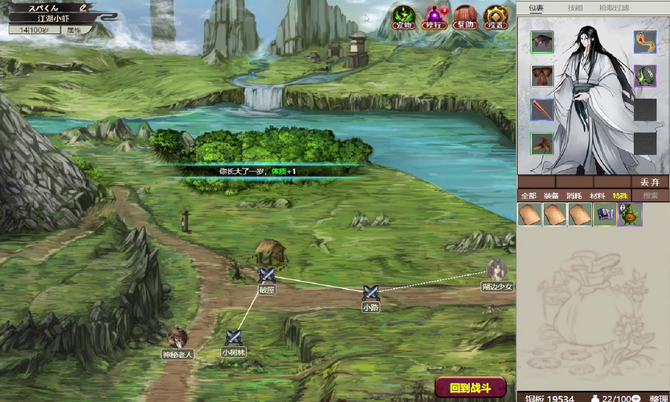Select the red sword weapon slot
Image resolution: width=670 pixels, height=402 pixels.
pos(542,109)
